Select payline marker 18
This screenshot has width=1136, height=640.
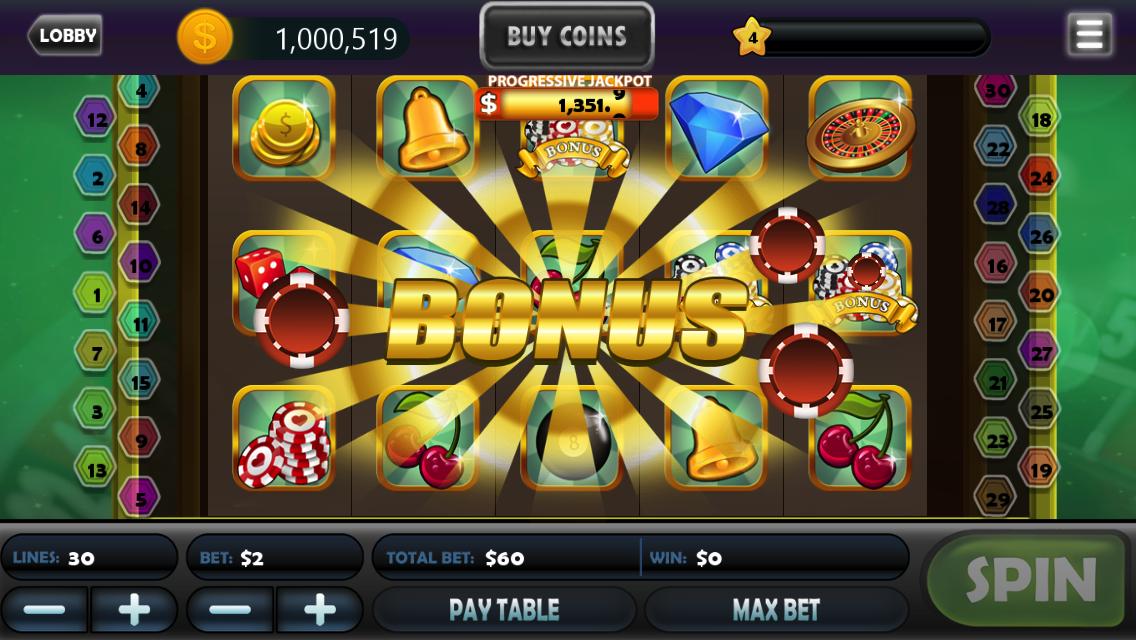coord(1040,120)
